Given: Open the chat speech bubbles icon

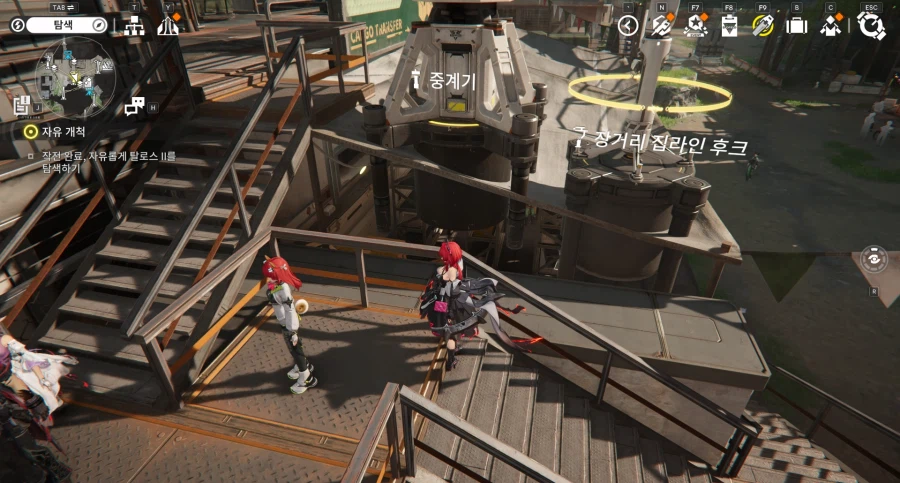Looking at the screenshot, I should 134,106.
